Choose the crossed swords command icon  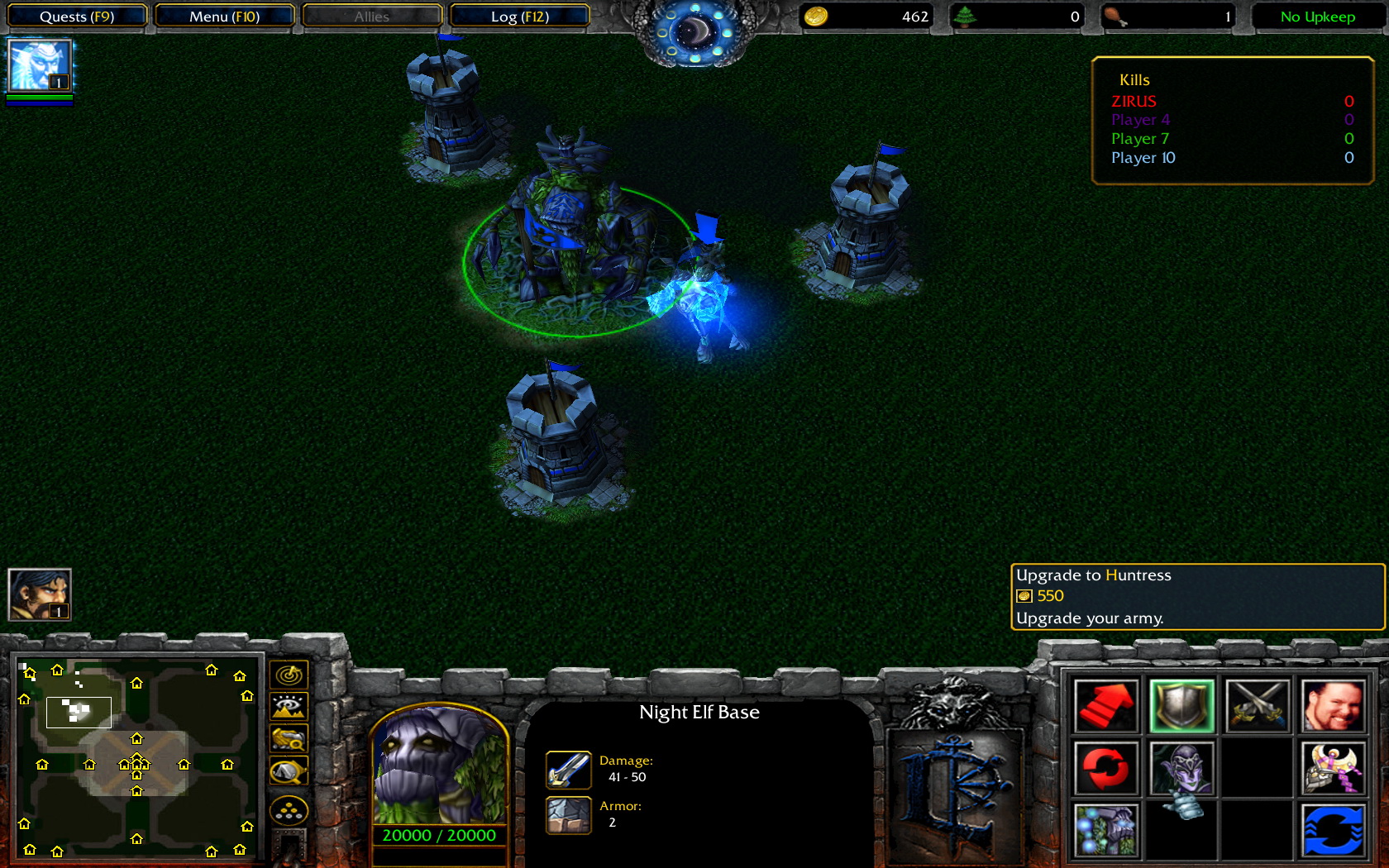click(x=1257, y=707)
